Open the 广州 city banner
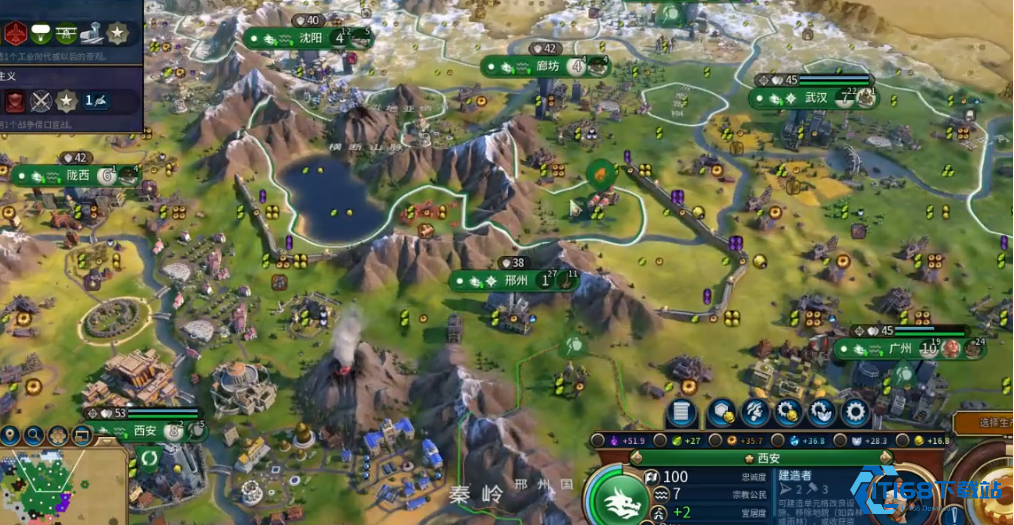This screenshot has width=1014, height=525. 899,349
